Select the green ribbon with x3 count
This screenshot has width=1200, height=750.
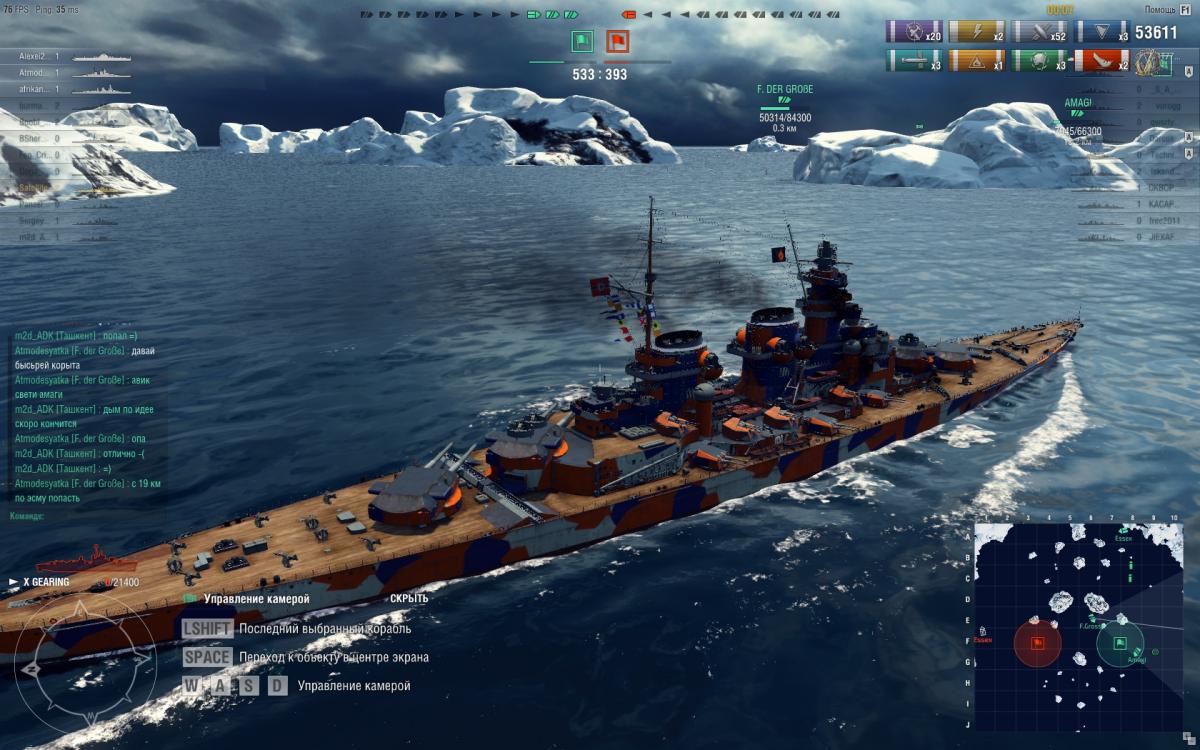pos(1039,61)
